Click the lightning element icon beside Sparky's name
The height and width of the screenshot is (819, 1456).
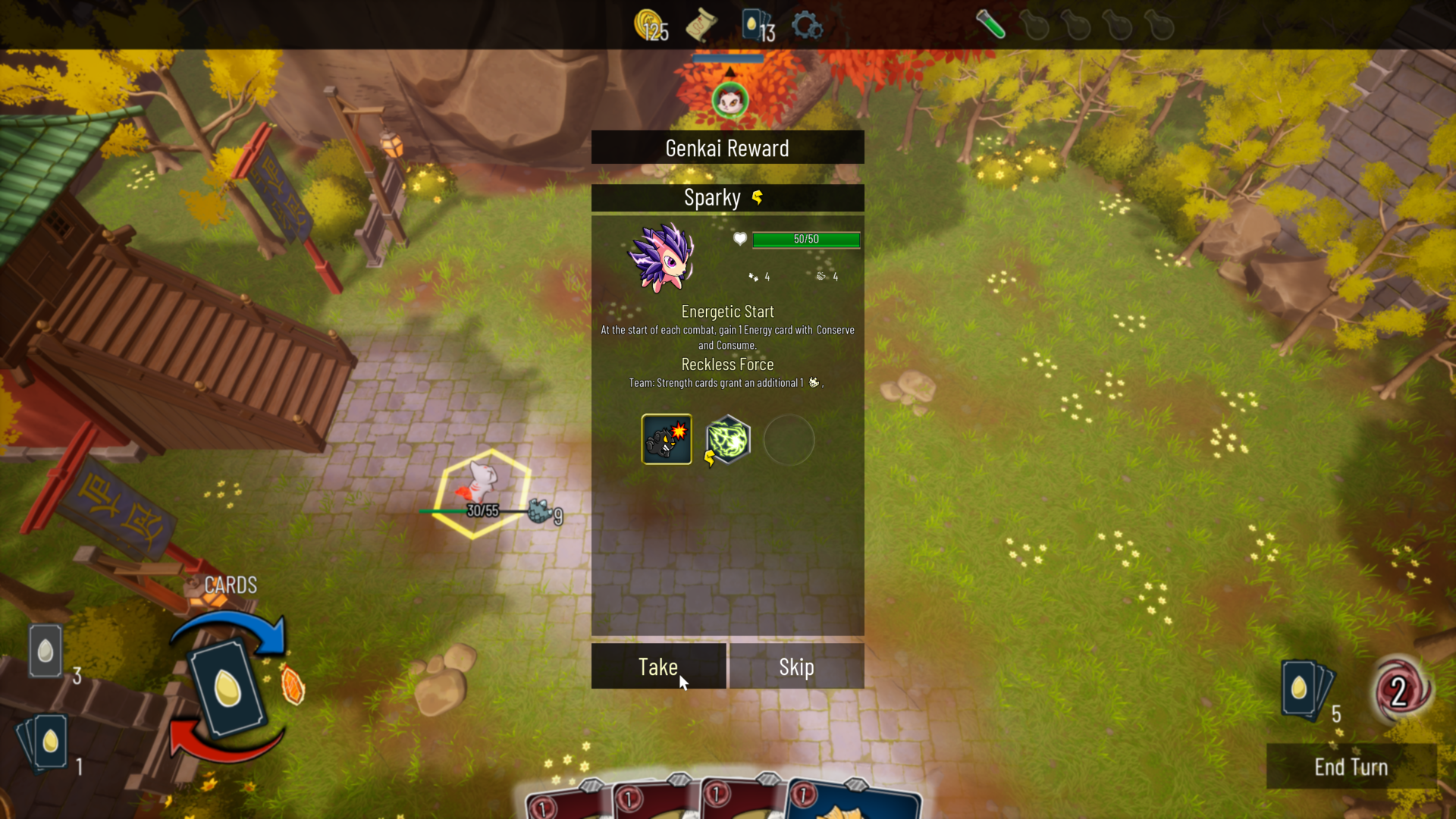point(756,198)
